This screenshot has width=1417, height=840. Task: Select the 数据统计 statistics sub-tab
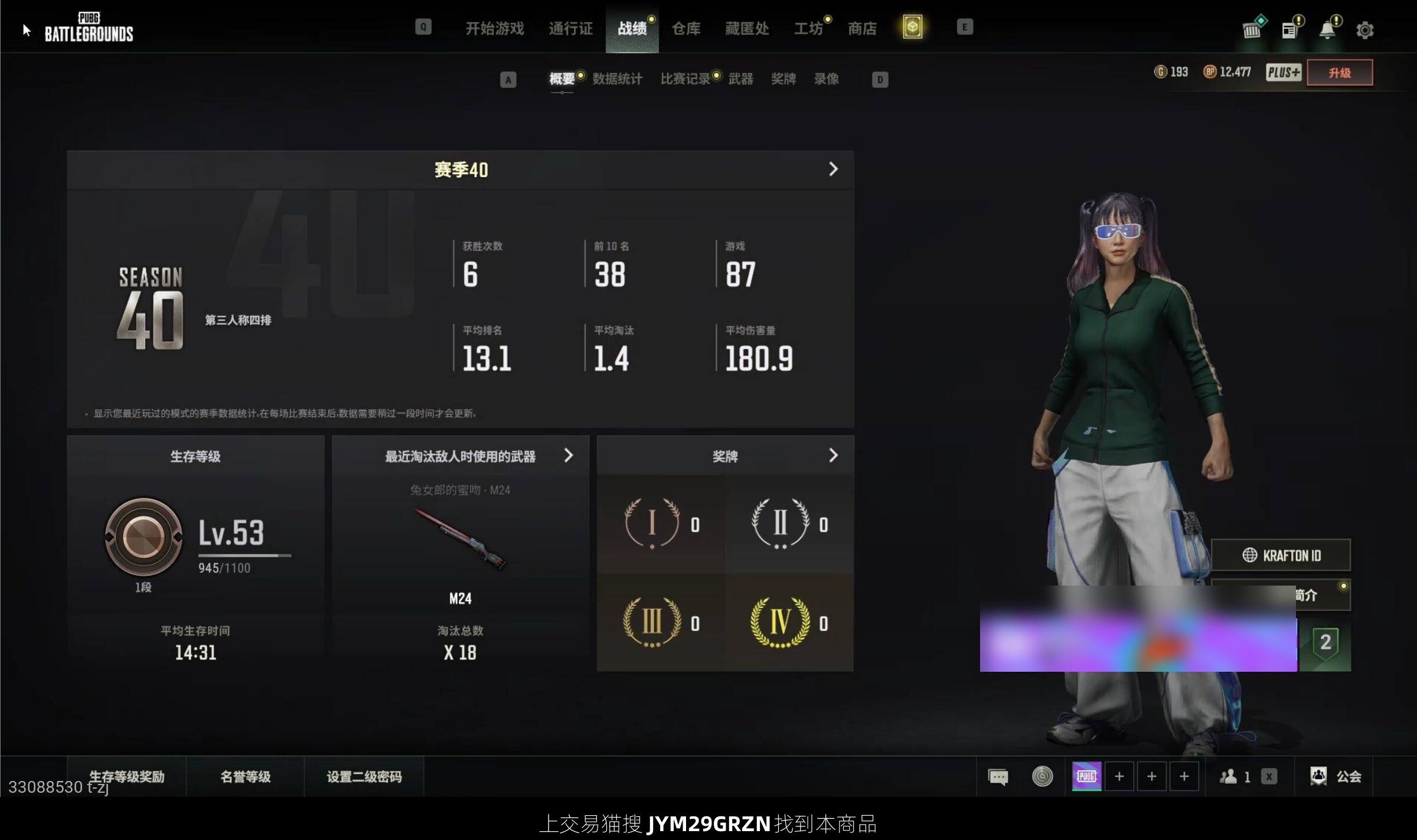coord(617,79)
